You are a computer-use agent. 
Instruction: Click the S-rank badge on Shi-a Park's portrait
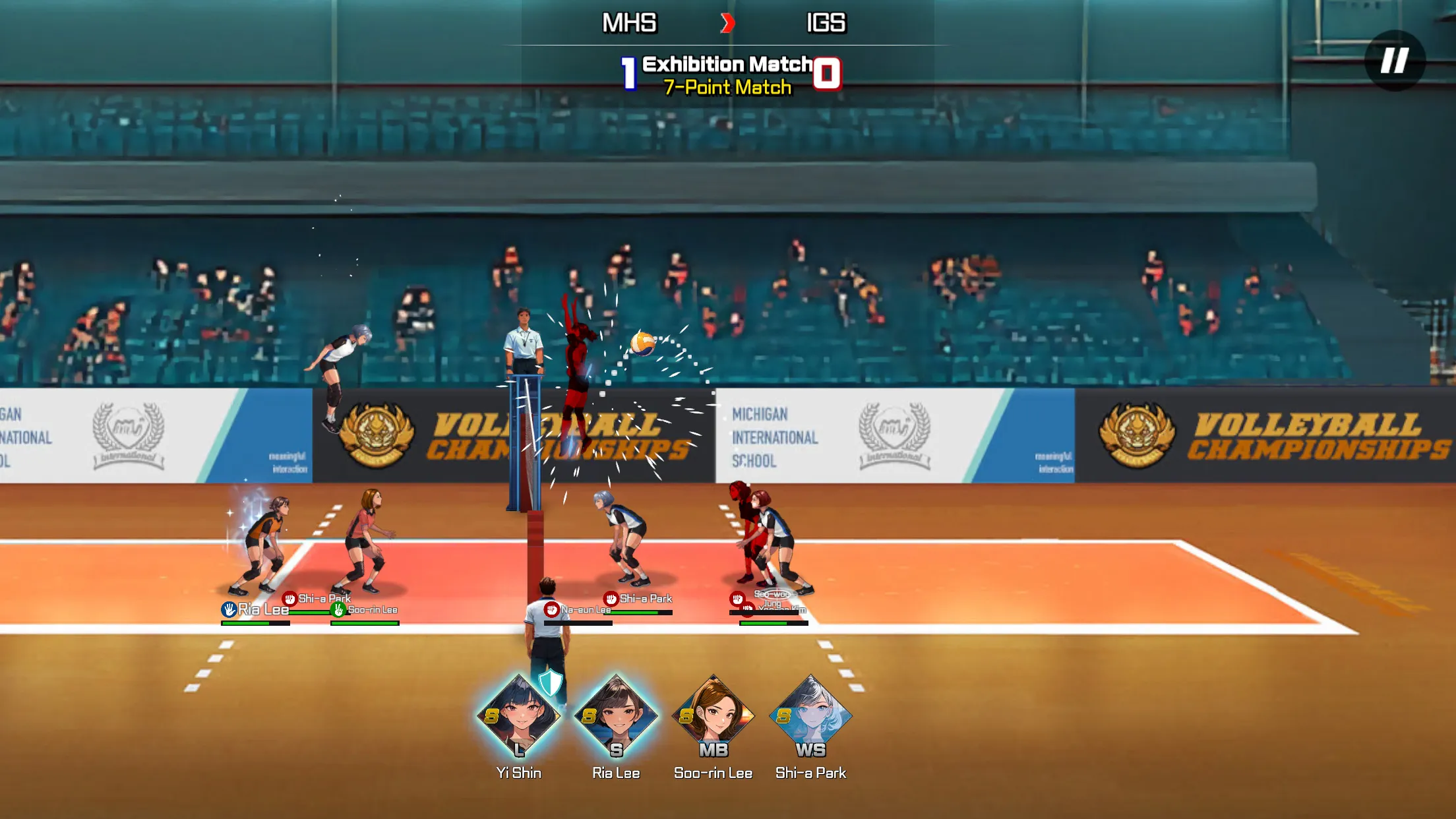783,716
